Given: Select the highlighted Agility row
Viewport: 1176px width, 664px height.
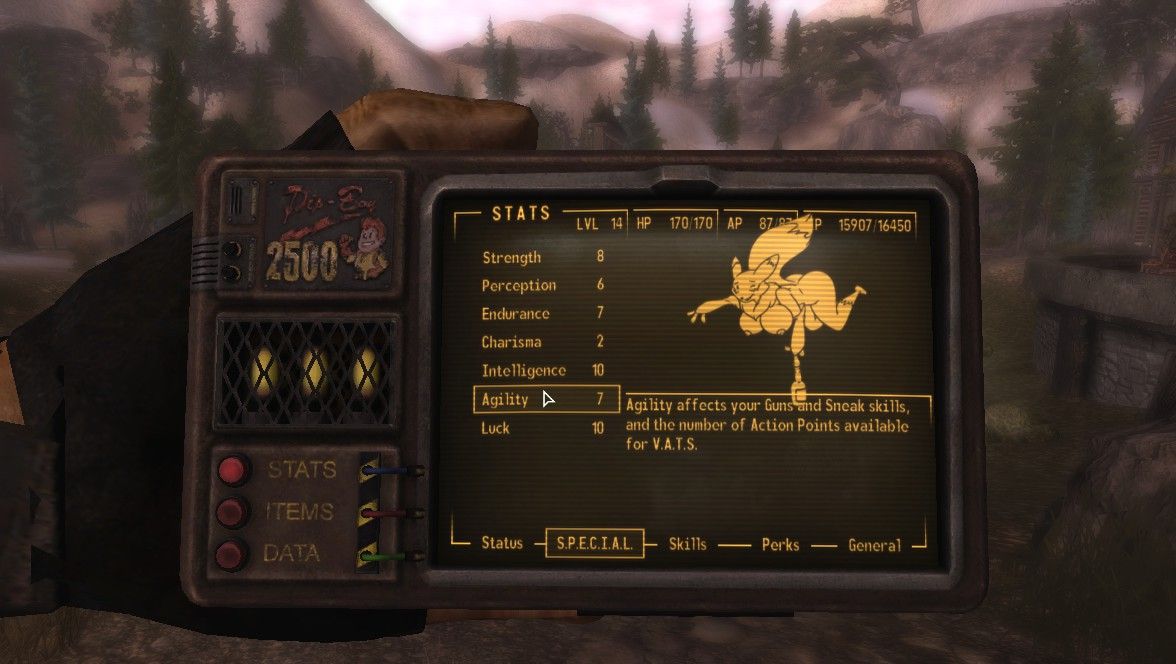Looking at the screenshot, I should point(545,399).
